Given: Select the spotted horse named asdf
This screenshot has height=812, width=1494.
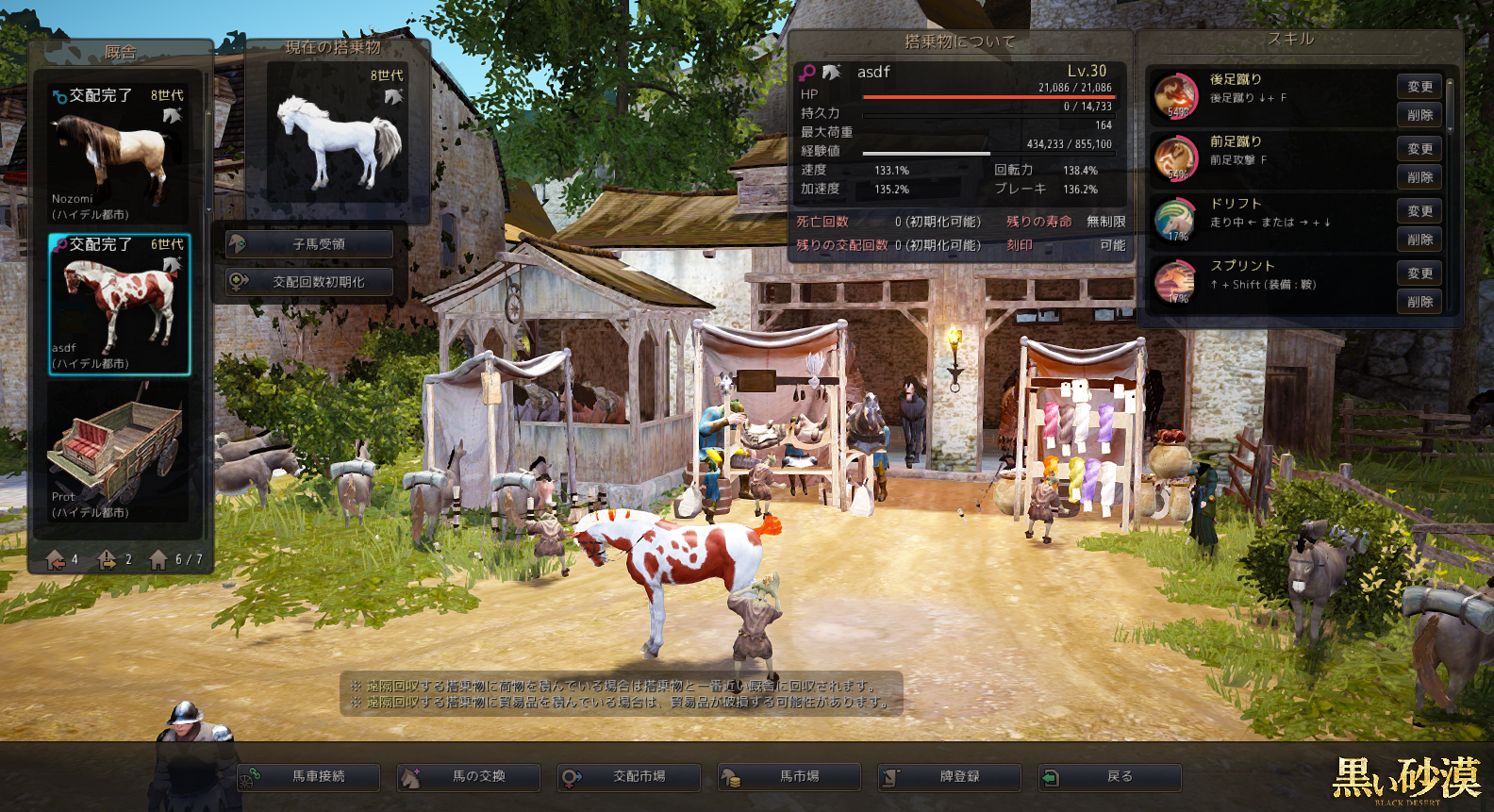Looking at the screenshot, I should (x=119, y=305).
